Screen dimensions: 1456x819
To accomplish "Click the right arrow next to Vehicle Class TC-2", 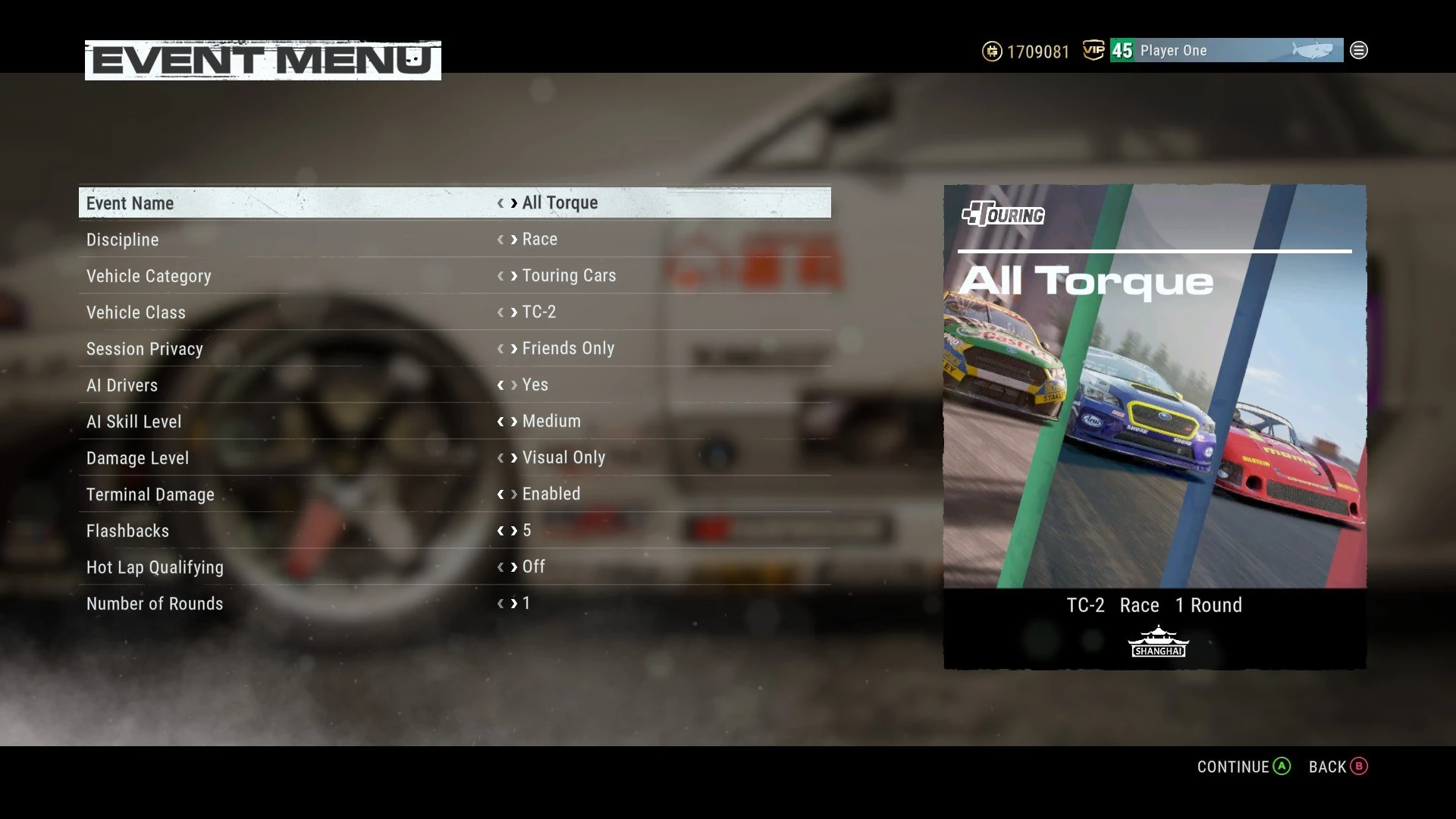I will [513, 312].
